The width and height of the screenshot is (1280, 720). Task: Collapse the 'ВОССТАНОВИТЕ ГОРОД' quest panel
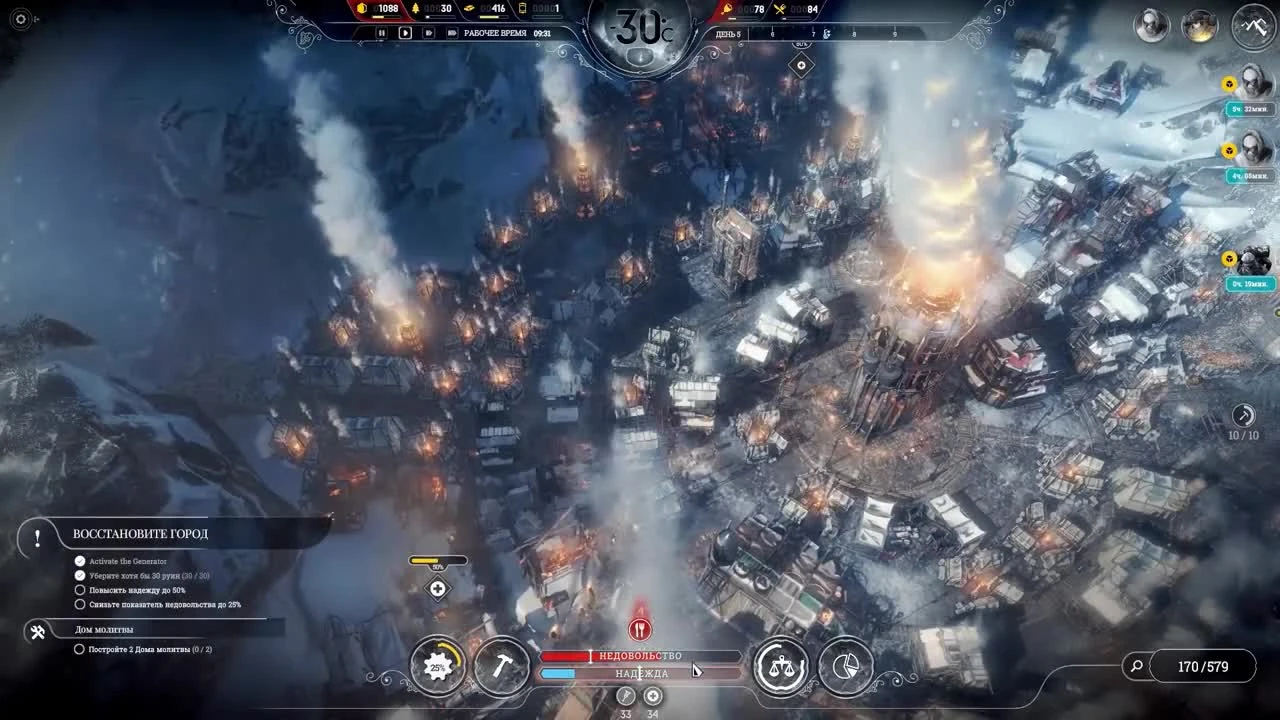(x=37, y=537)
